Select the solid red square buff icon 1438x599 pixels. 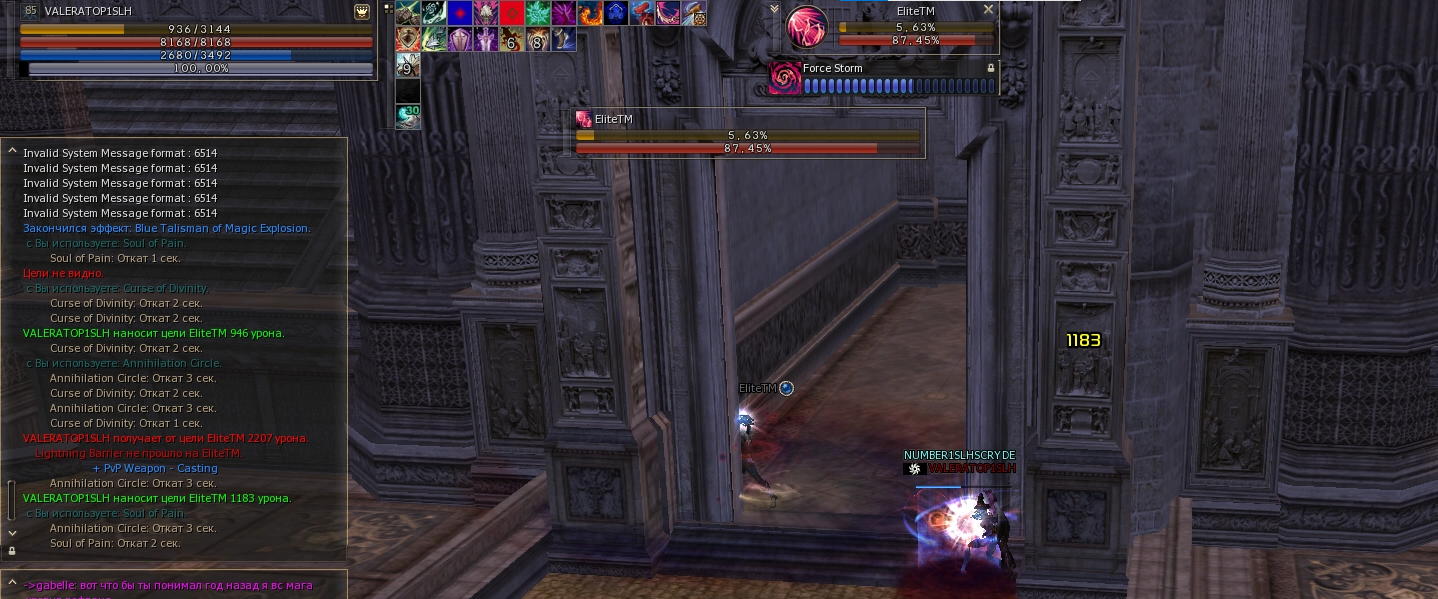click(x=512, y=13)
